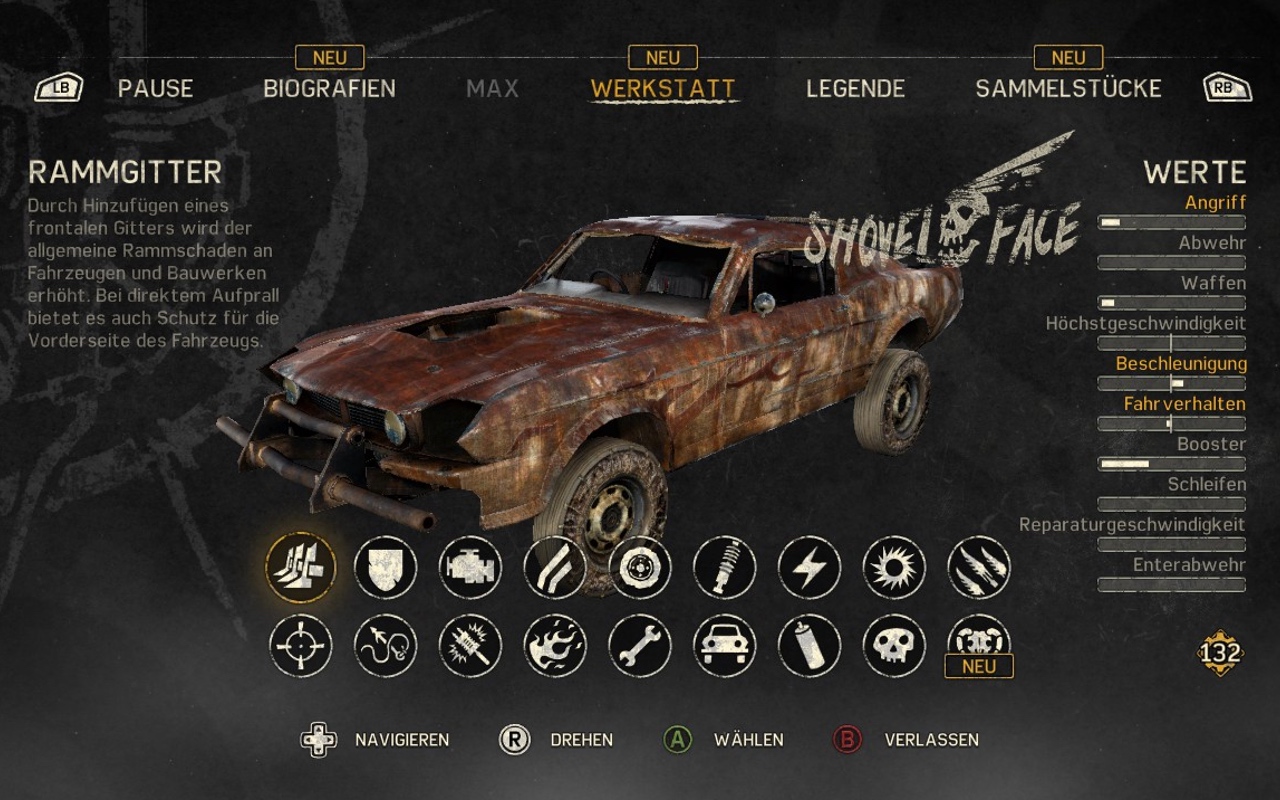The width and height of the screenshot is (1280, 800).
Task: Choose the tire wheel upgrade icon
Action: click(x=640, y=567)
